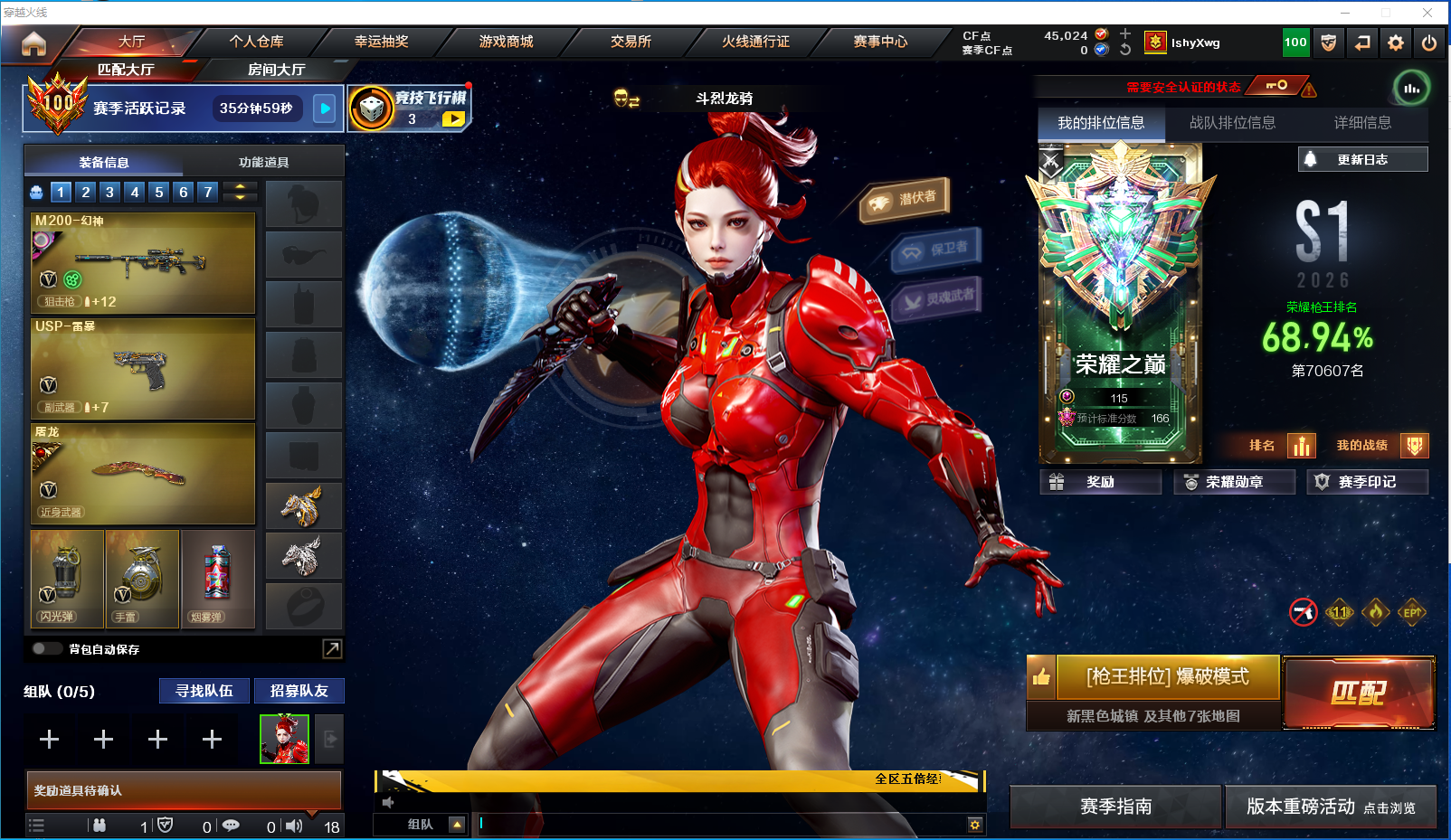
Task: Select the 潜伏者 faction tag
Action: pos(905,200)
